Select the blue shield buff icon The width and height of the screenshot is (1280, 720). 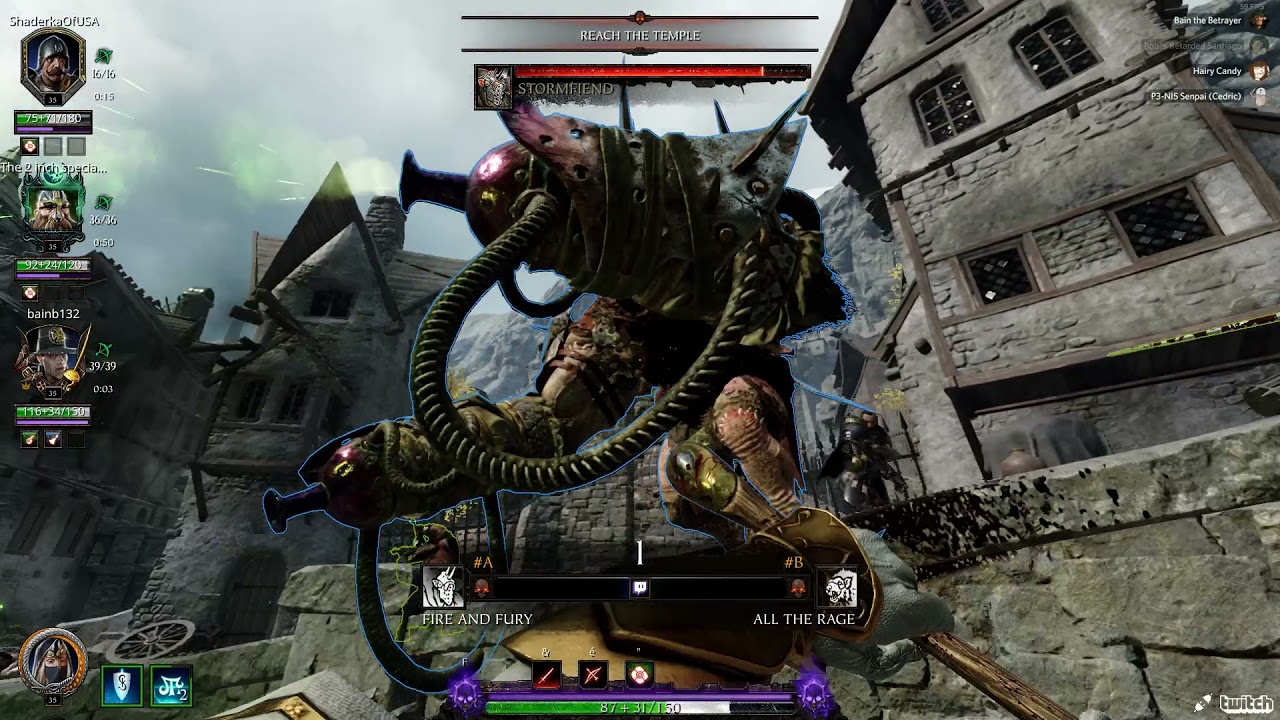click(x=121, y=686)
